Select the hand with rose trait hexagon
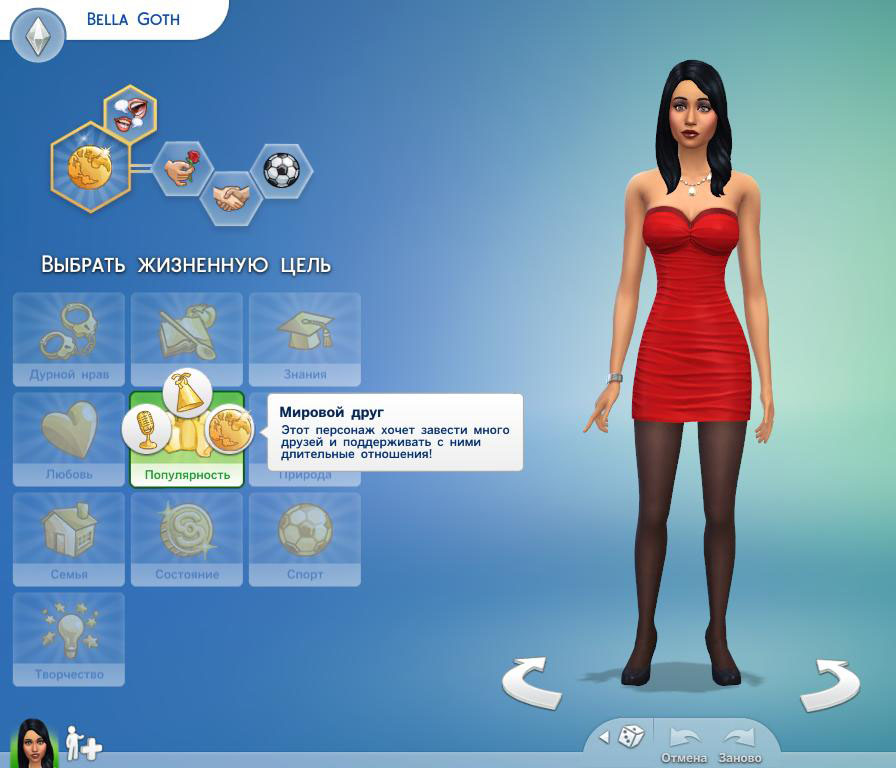Screen dimensions: 896x768 [183, 168]
